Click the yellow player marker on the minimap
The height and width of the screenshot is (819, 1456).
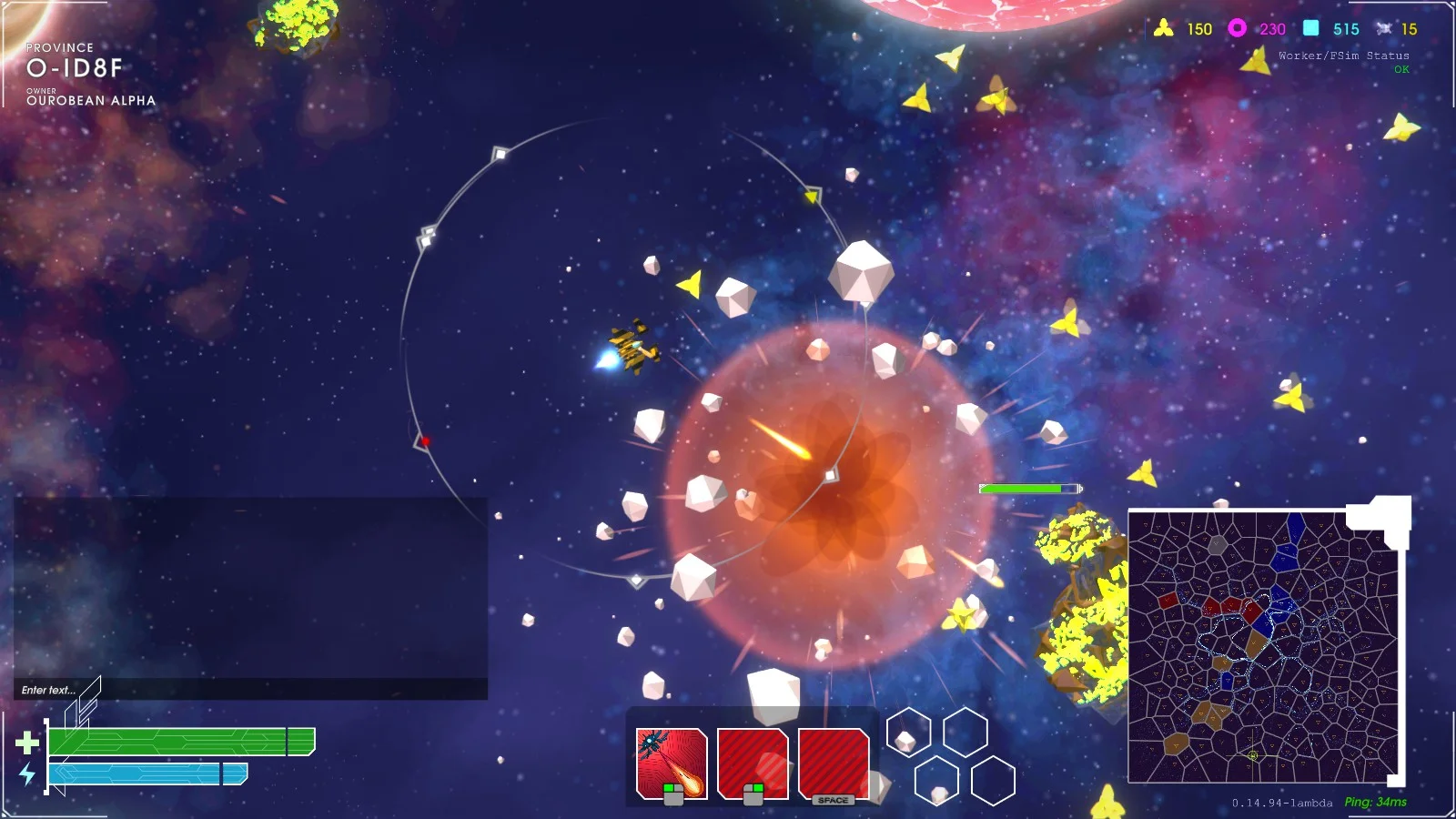pyautogui.click(x=1253, y=755)
